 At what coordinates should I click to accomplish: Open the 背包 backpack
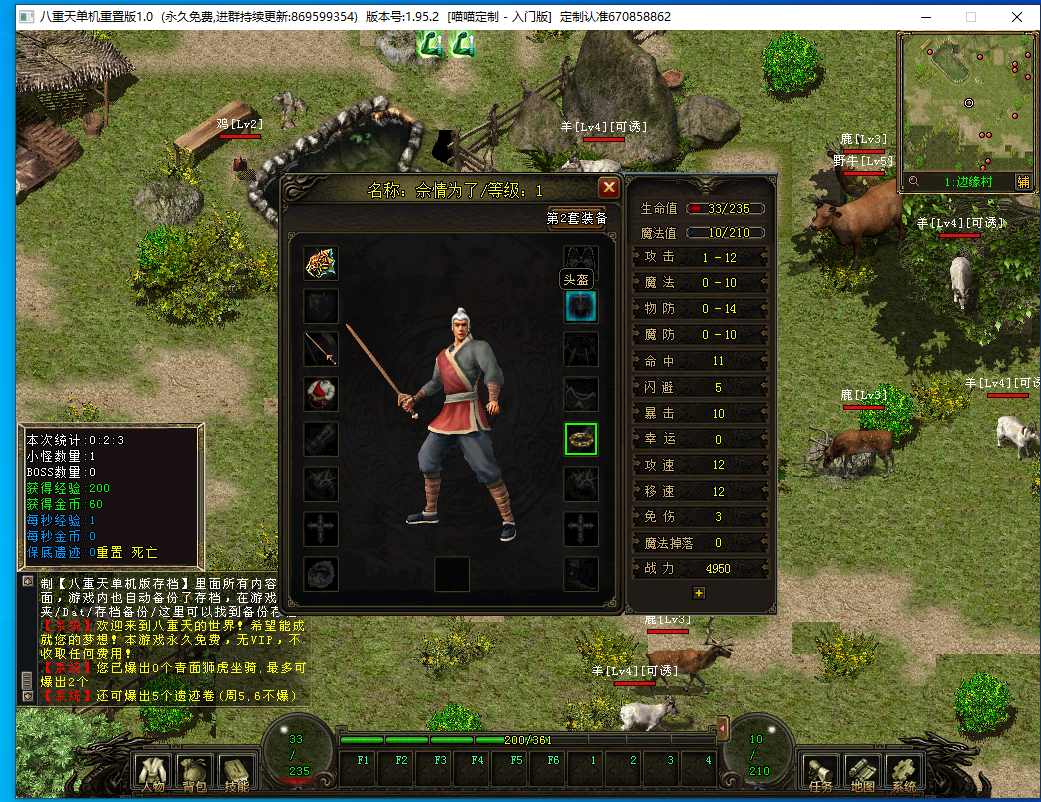[192, 771]
